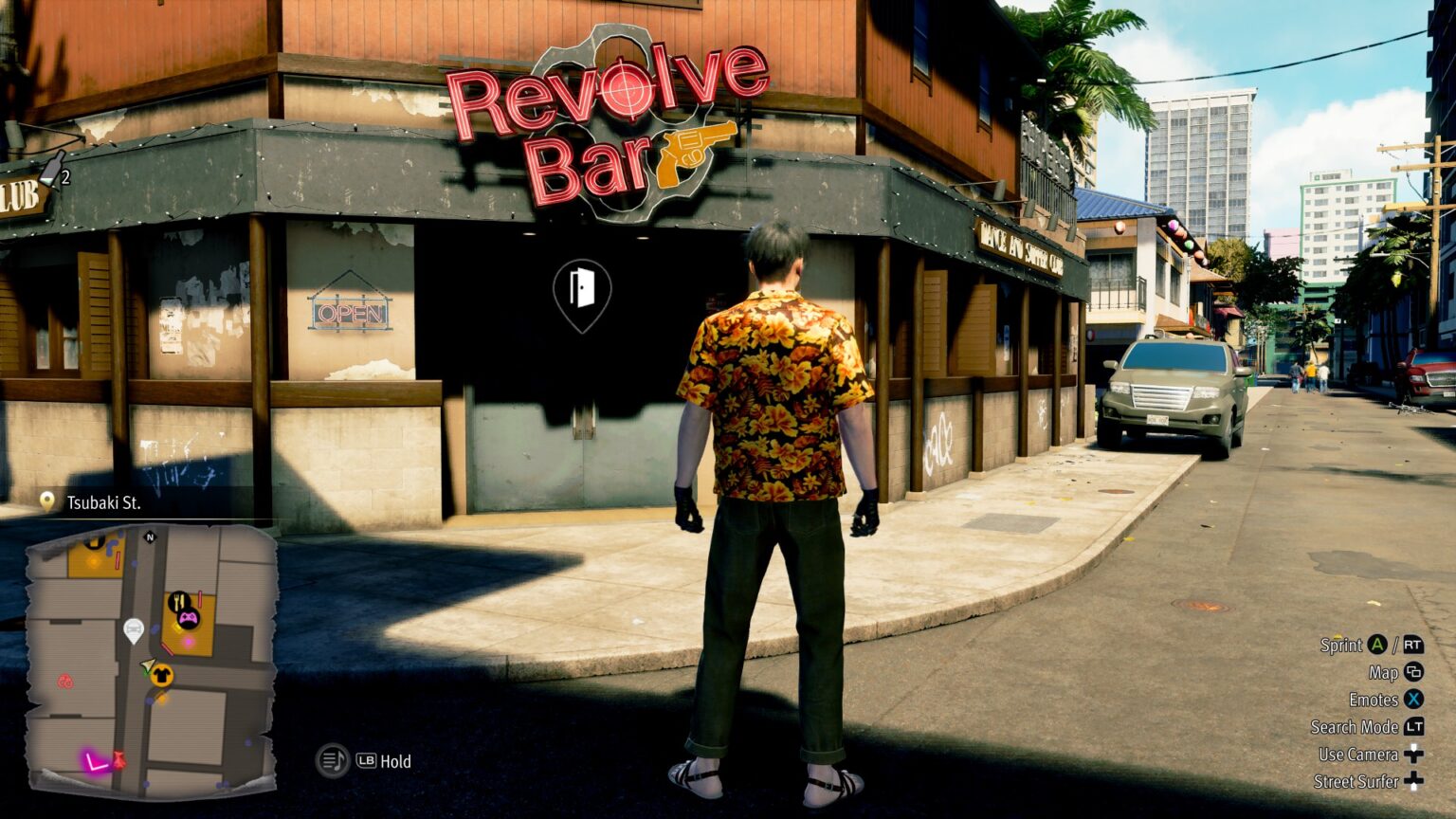Select the t-shirt clothing shop icon on minimap

[x=163, y=676]
